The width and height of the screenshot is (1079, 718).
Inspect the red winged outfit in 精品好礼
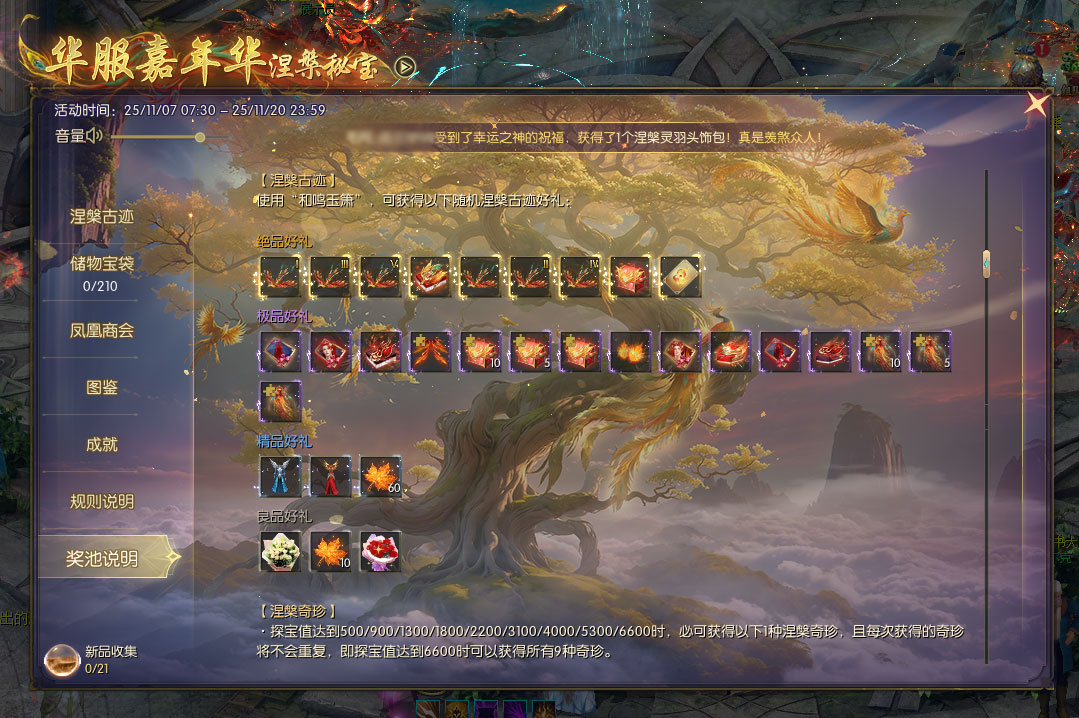pos(330,477)
